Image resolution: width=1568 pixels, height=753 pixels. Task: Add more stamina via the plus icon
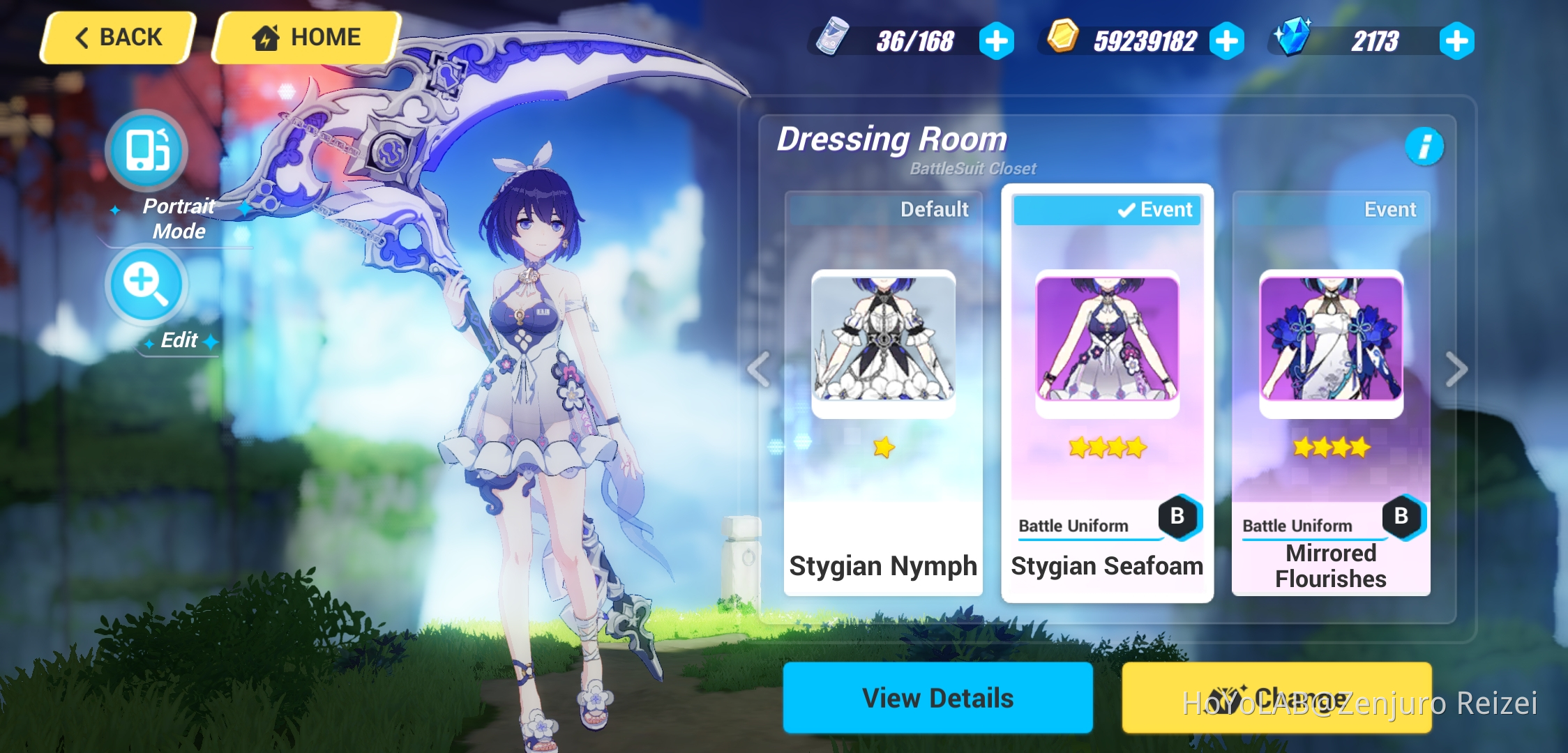click(x=997, y=40)
